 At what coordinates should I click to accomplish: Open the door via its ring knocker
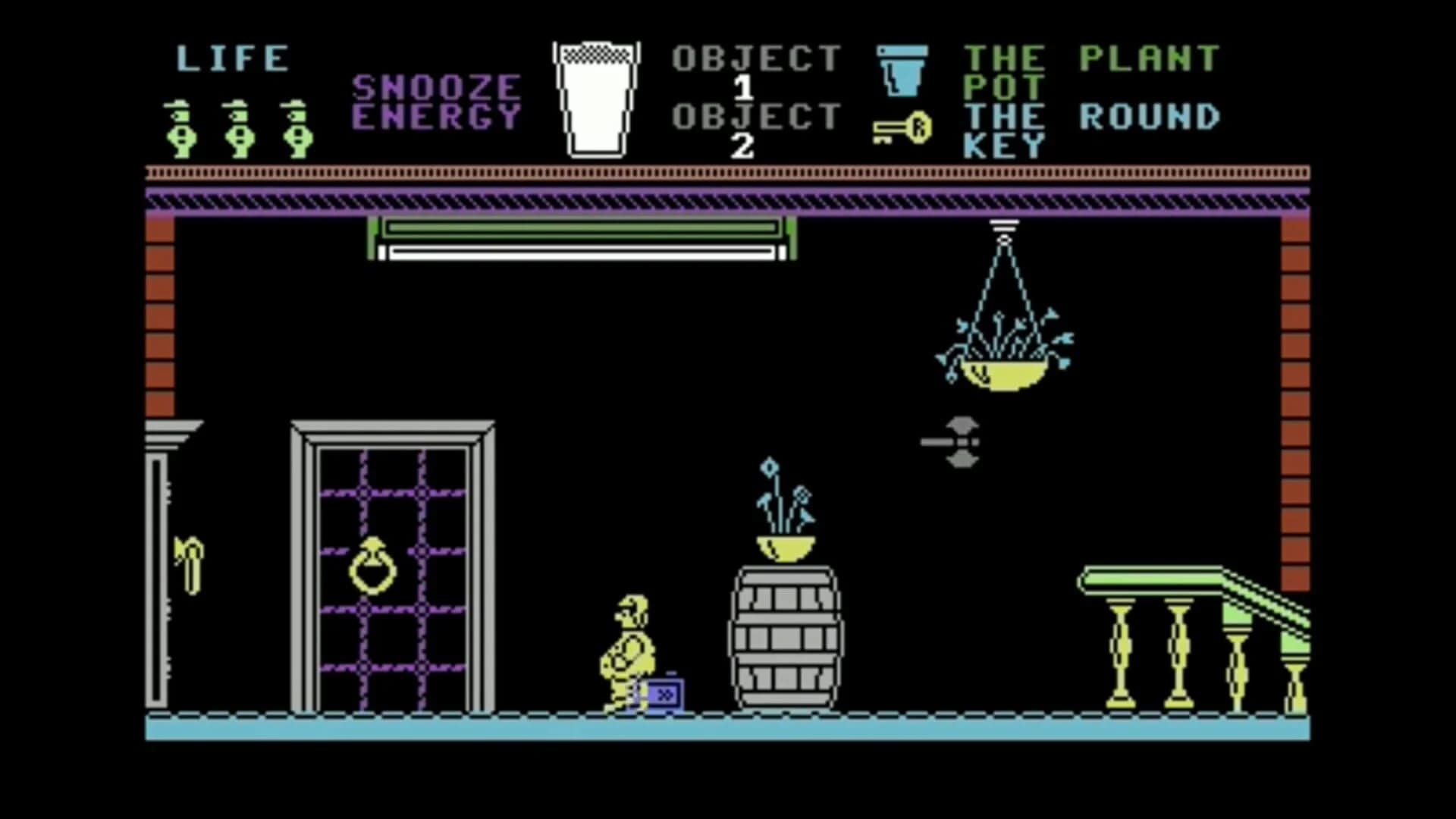(373, 565)
